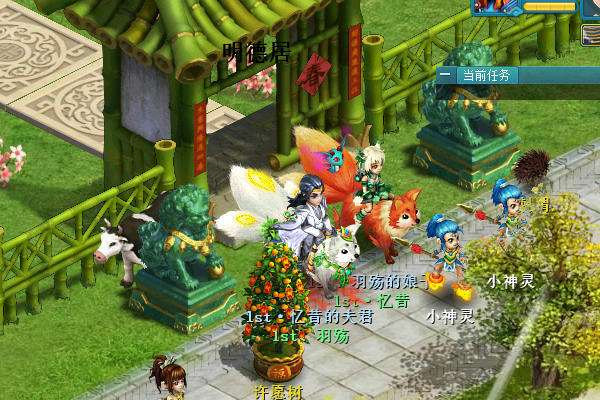
Task: Open the player portrait in the corner
Action: [x=590, y=8]
